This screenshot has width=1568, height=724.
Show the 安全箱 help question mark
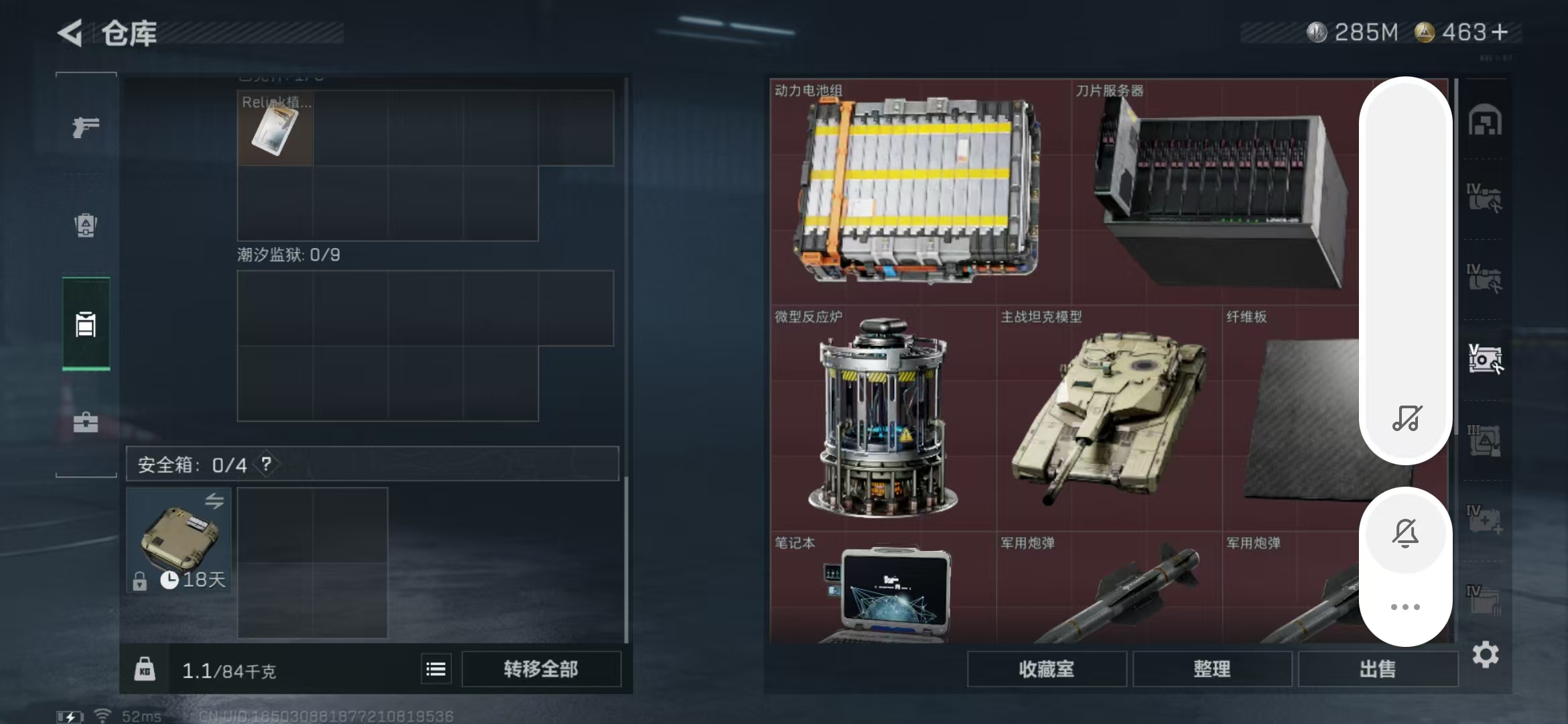point(267,464)
